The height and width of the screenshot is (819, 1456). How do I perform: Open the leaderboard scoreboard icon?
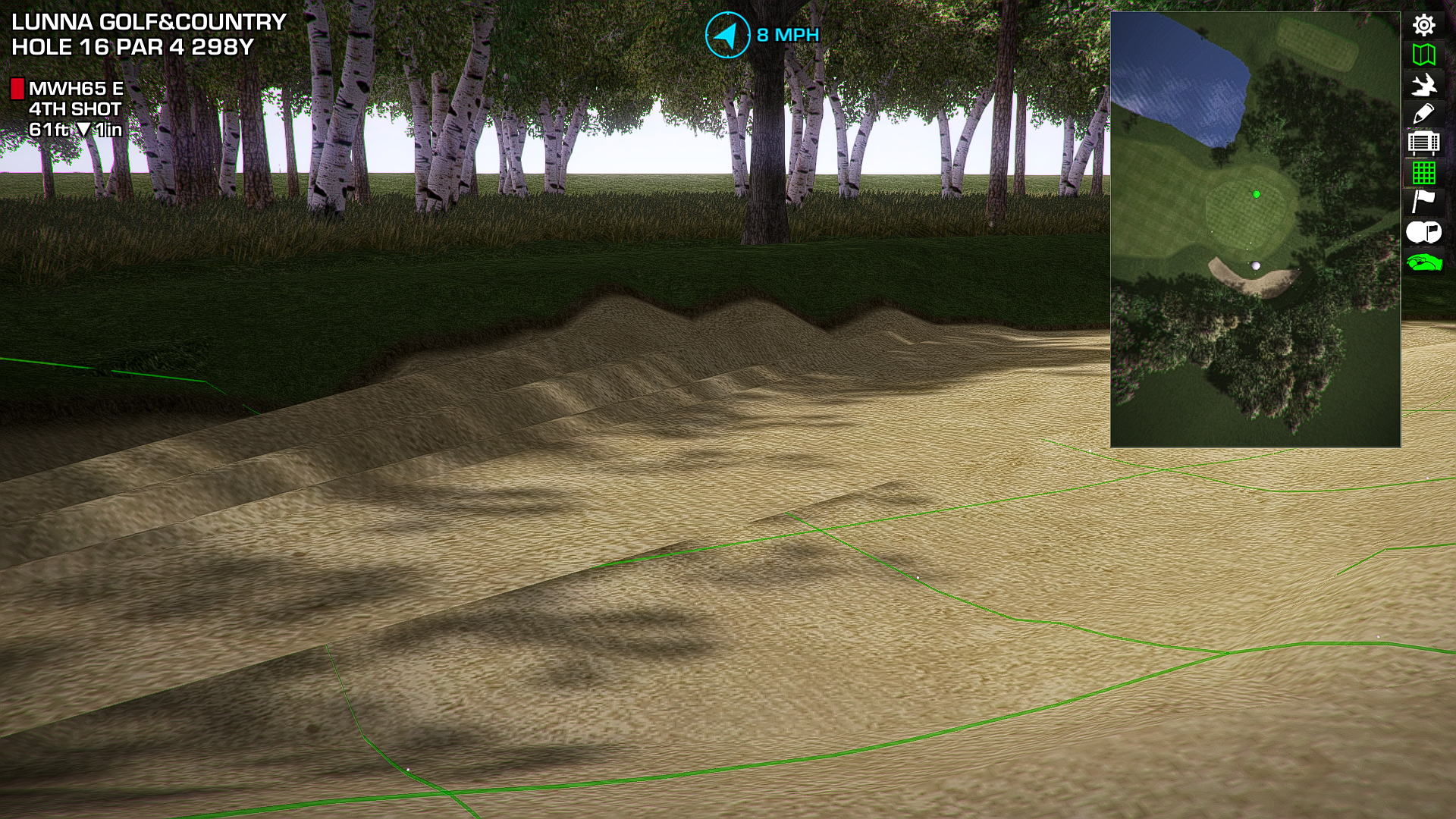[x=1423, y=143]
